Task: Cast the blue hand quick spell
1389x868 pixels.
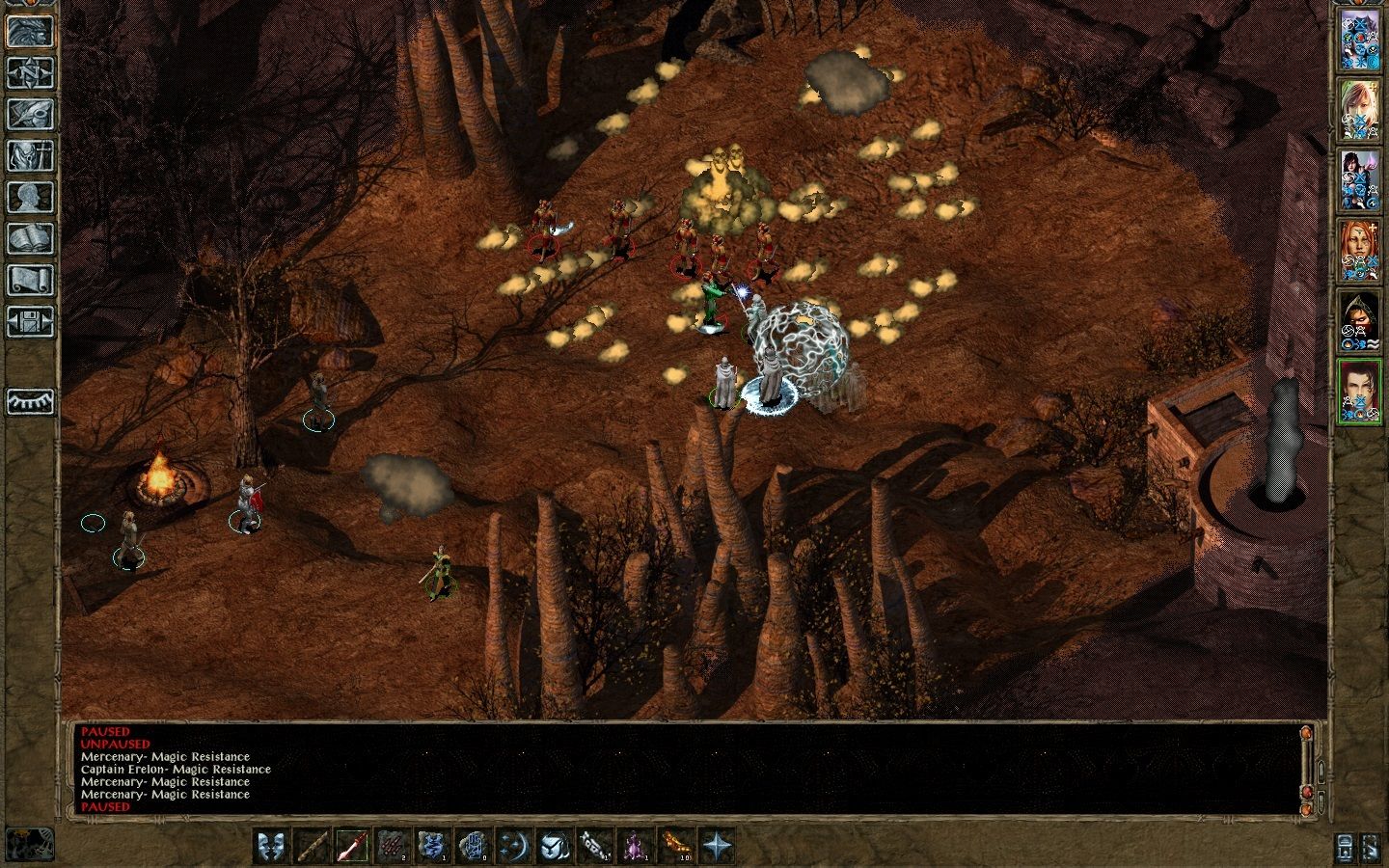Action: 472,844
